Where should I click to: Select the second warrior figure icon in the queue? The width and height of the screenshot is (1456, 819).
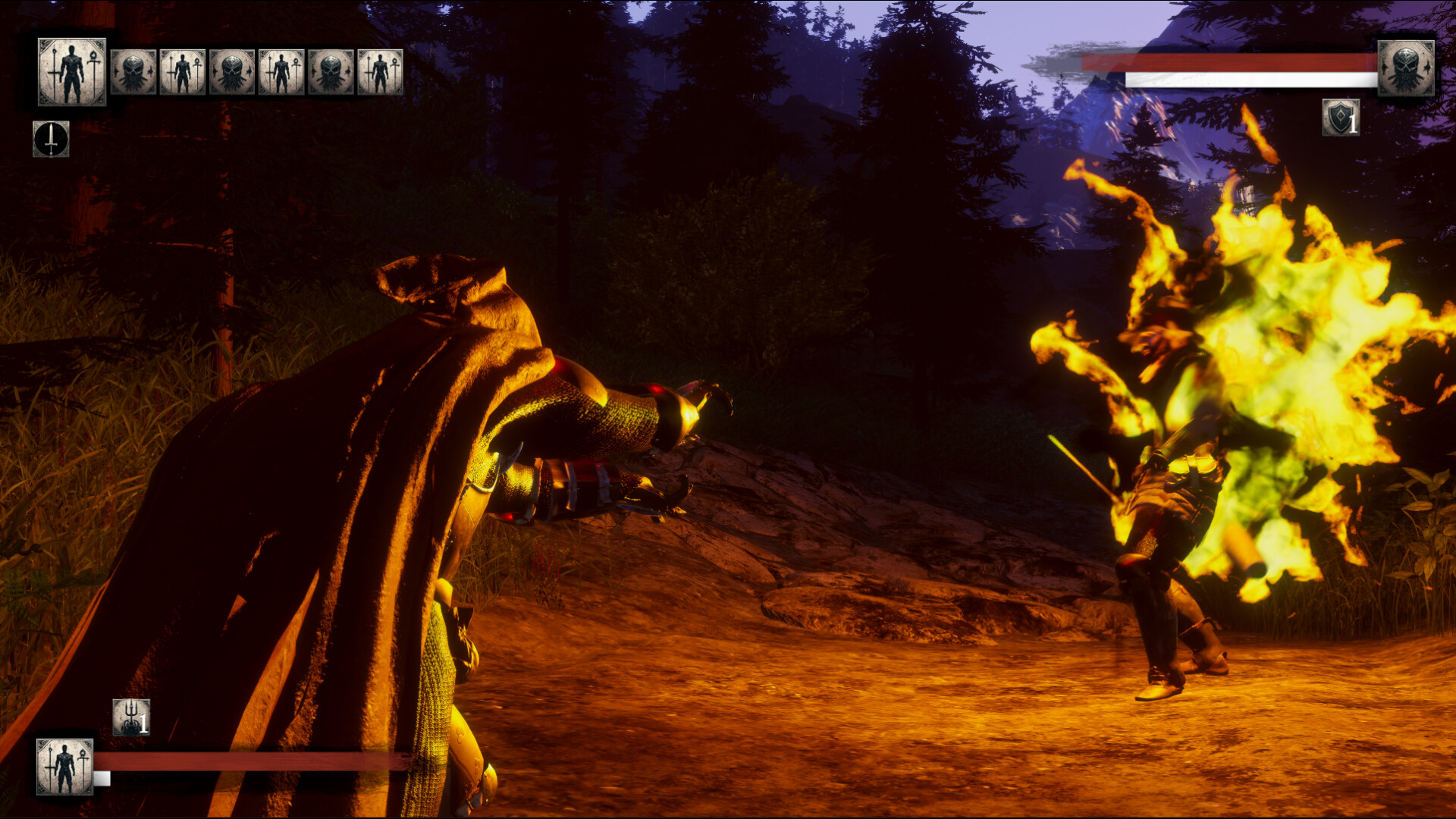tap(182, 70)
